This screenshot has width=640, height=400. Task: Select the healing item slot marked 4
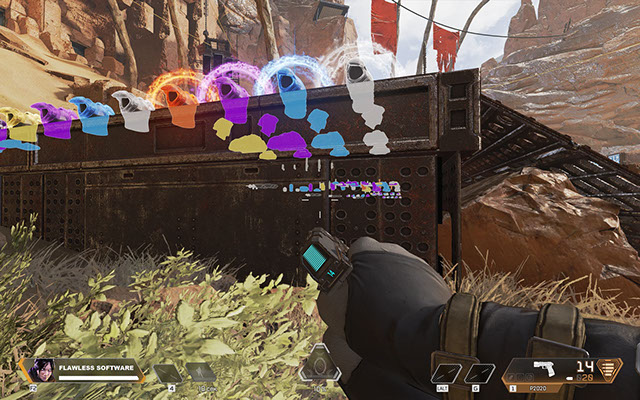pos(166,374)
